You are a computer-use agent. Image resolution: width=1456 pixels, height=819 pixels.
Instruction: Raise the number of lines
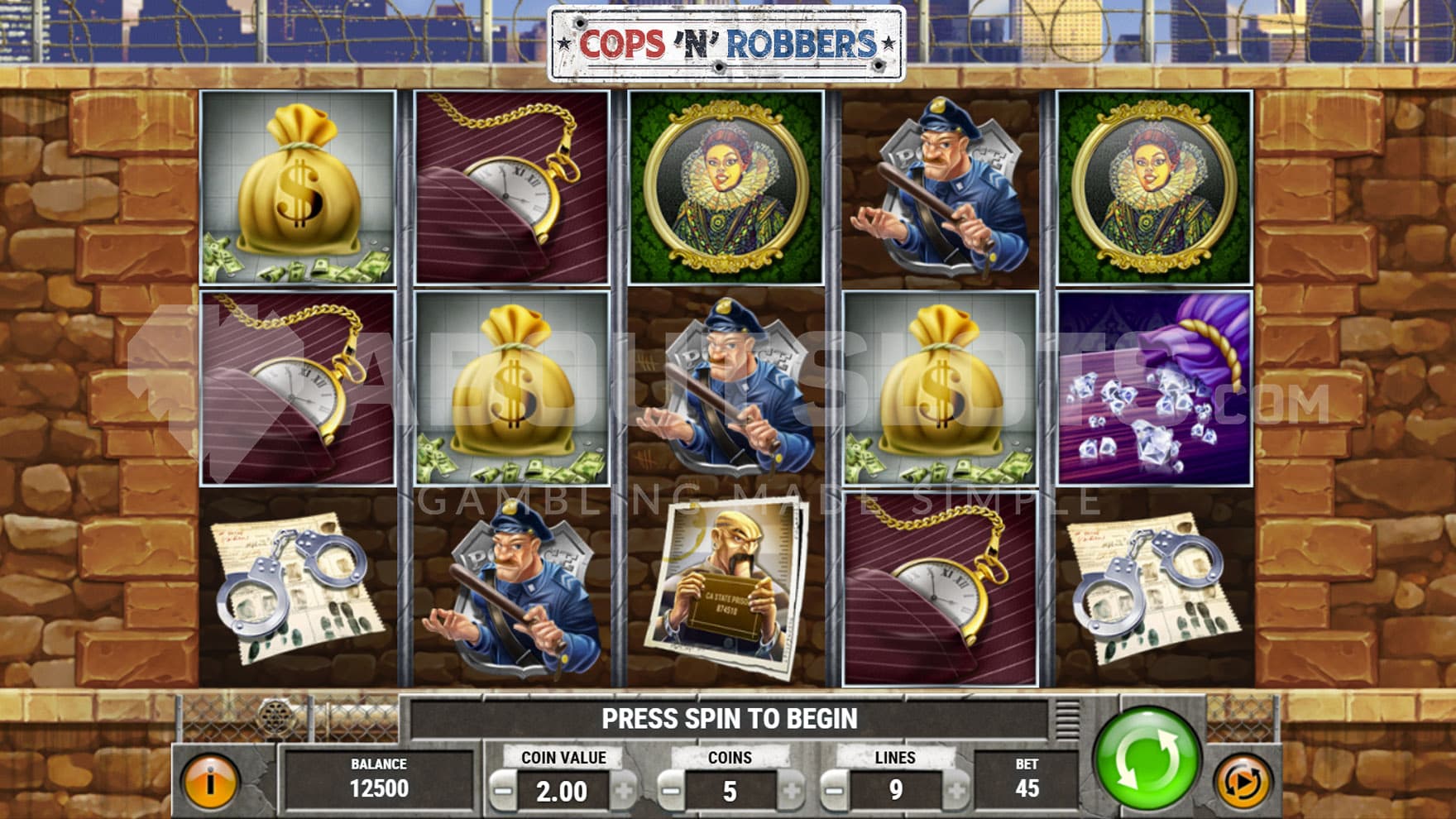(x=956, y=792)
